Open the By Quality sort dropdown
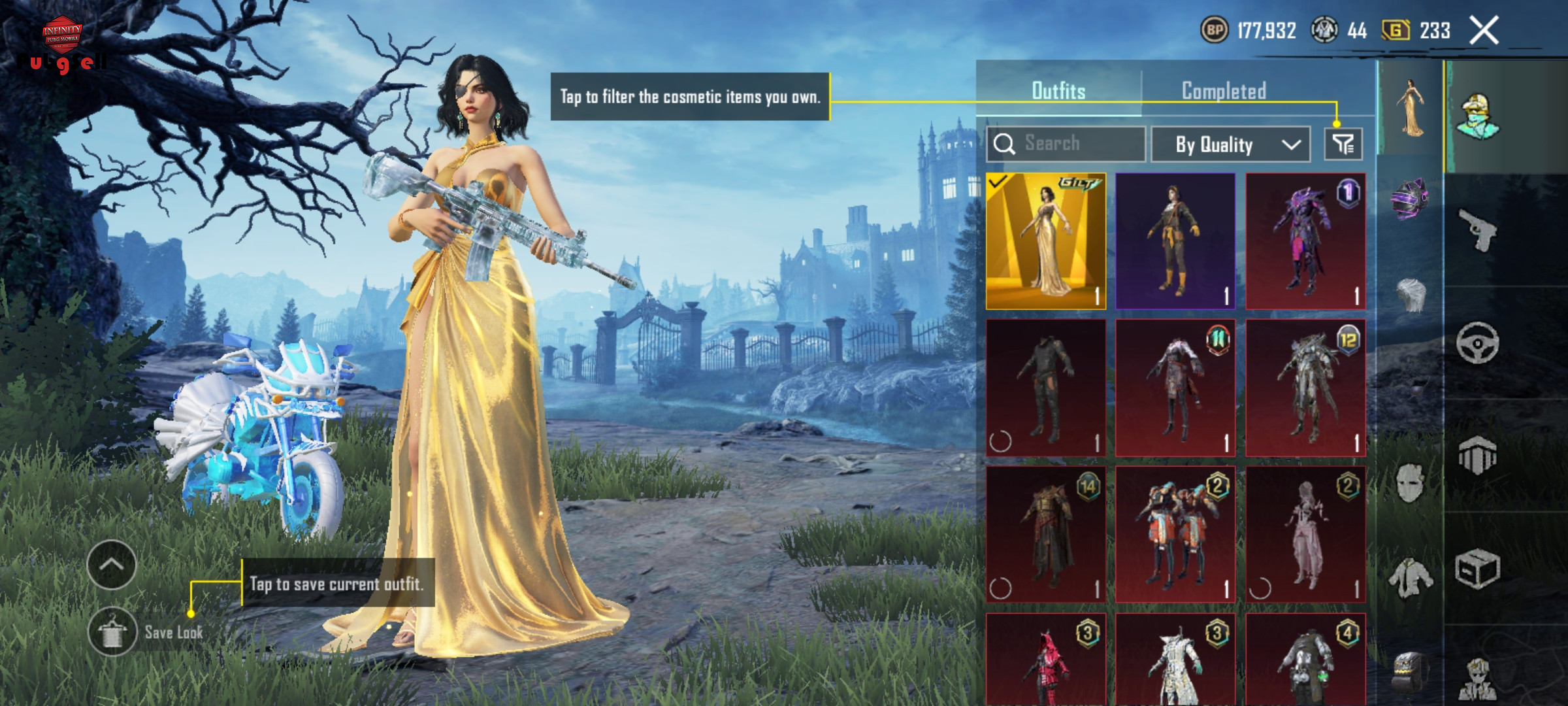Screen dimensions: 1568x706 pyautogui.click(x=1230, y=144)
